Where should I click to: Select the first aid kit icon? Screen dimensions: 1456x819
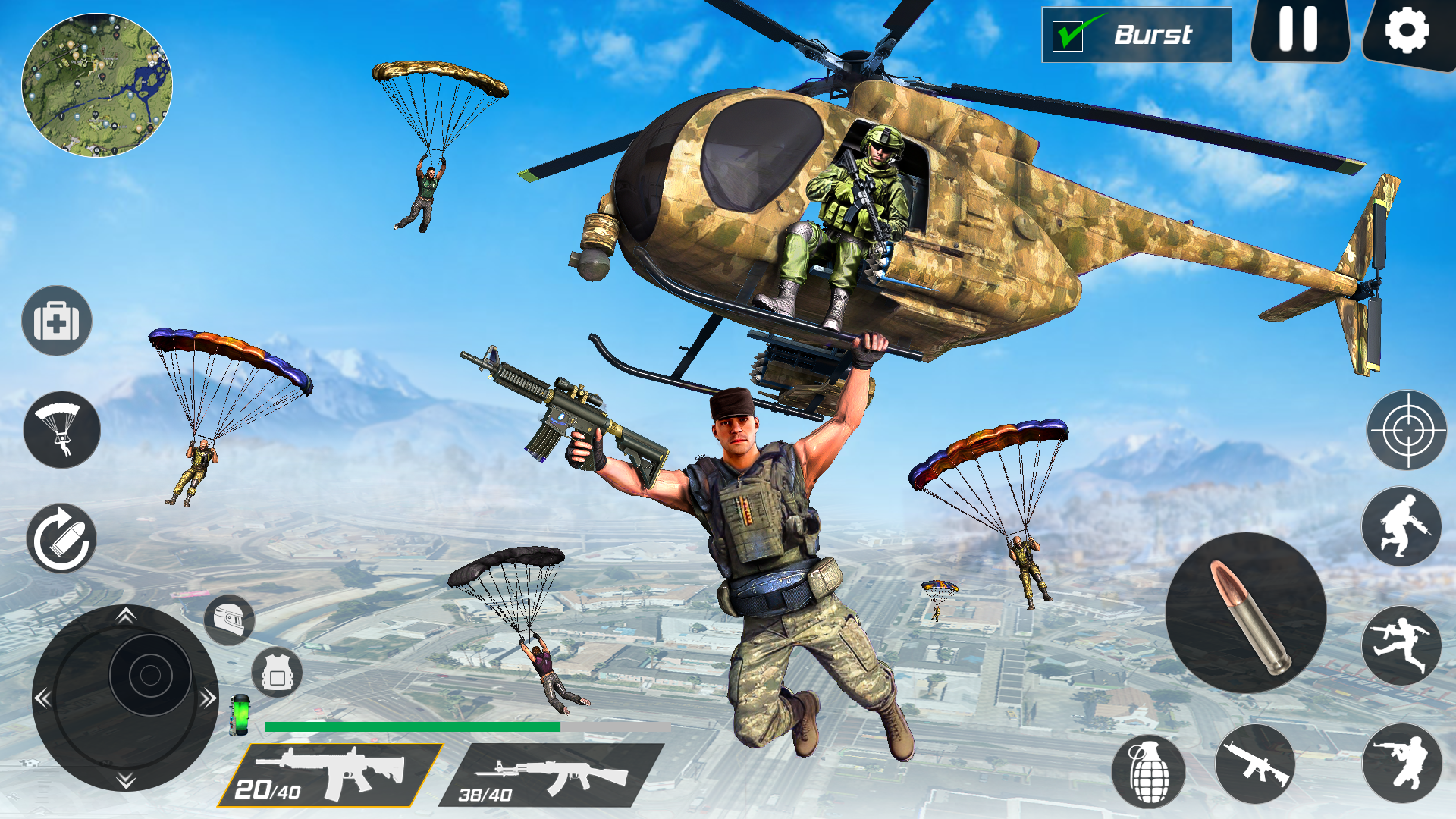click(x=58, y=321)
